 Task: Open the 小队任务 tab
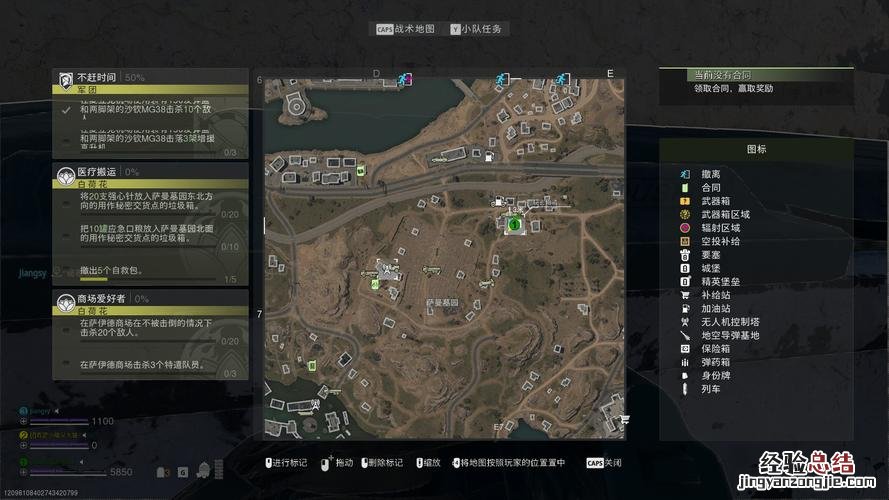480,30
